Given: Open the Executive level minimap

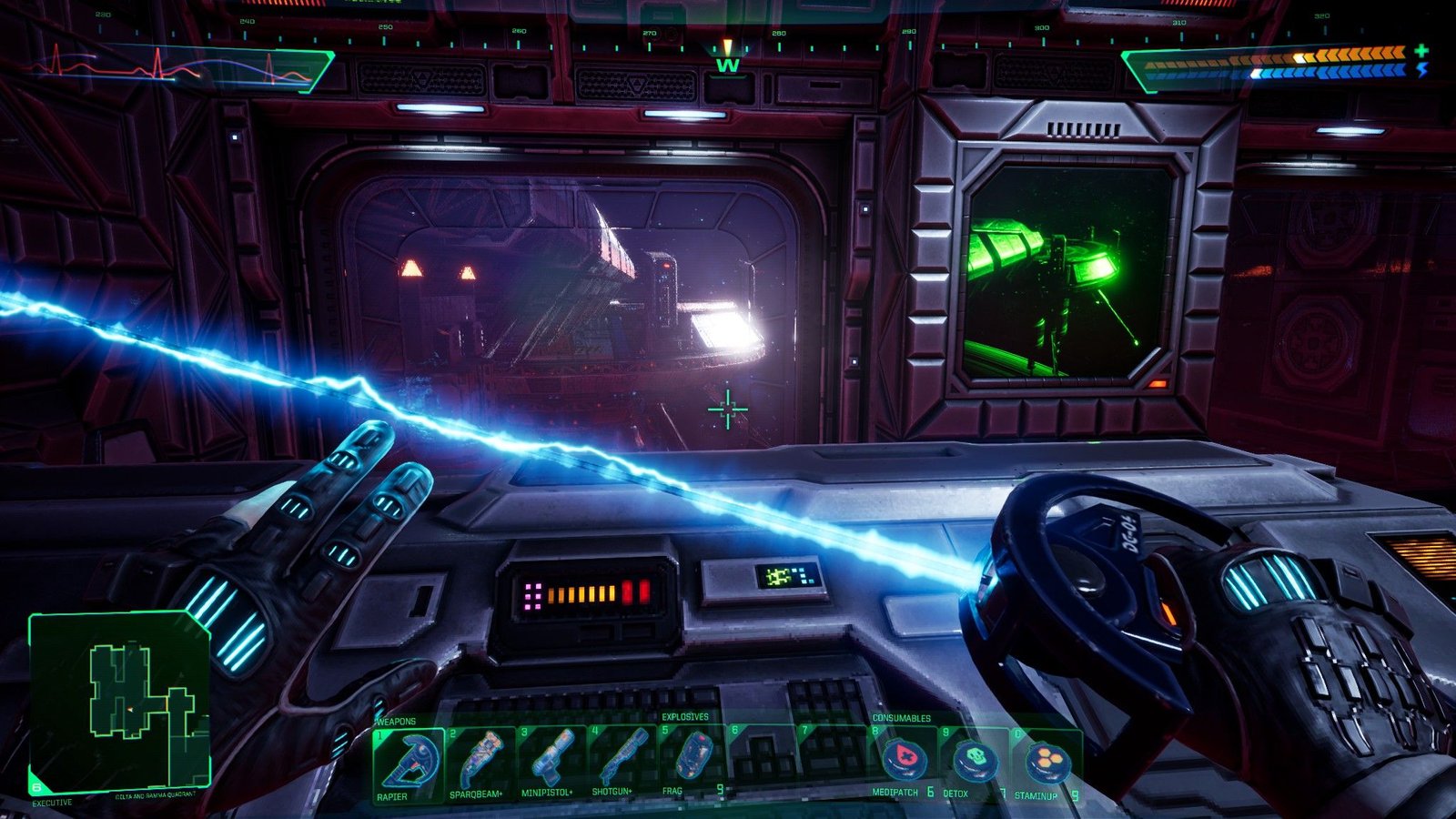Looking at the screenshot, I should tap(119, 702).
